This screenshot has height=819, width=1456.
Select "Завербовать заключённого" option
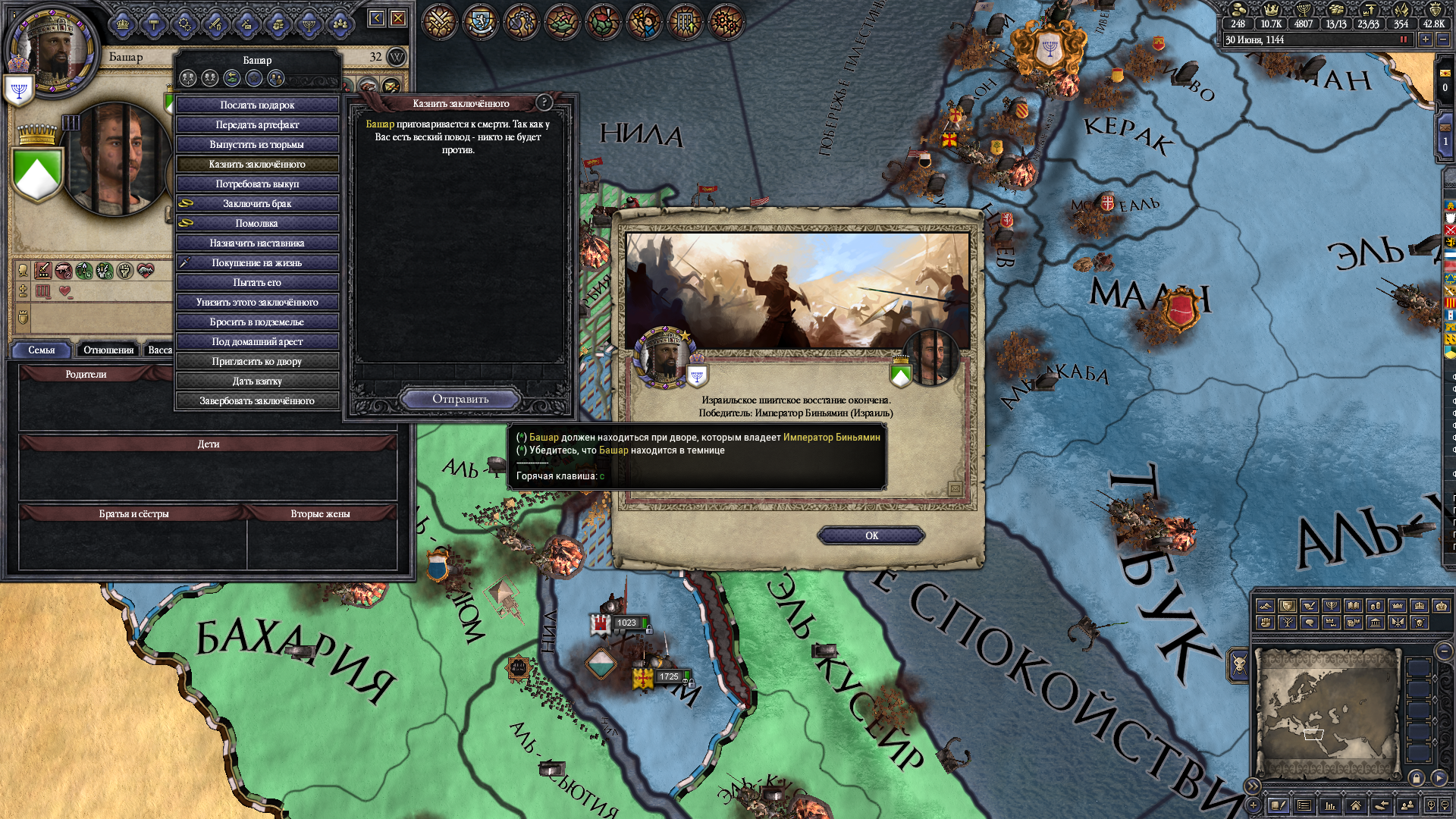pos(257,400)
